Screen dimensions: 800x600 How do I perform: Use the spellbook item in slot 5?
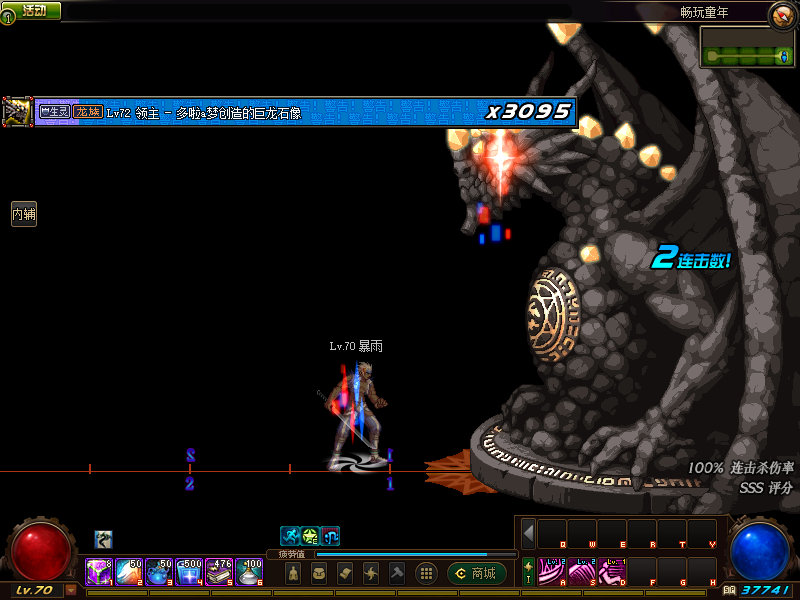(219, 571)
